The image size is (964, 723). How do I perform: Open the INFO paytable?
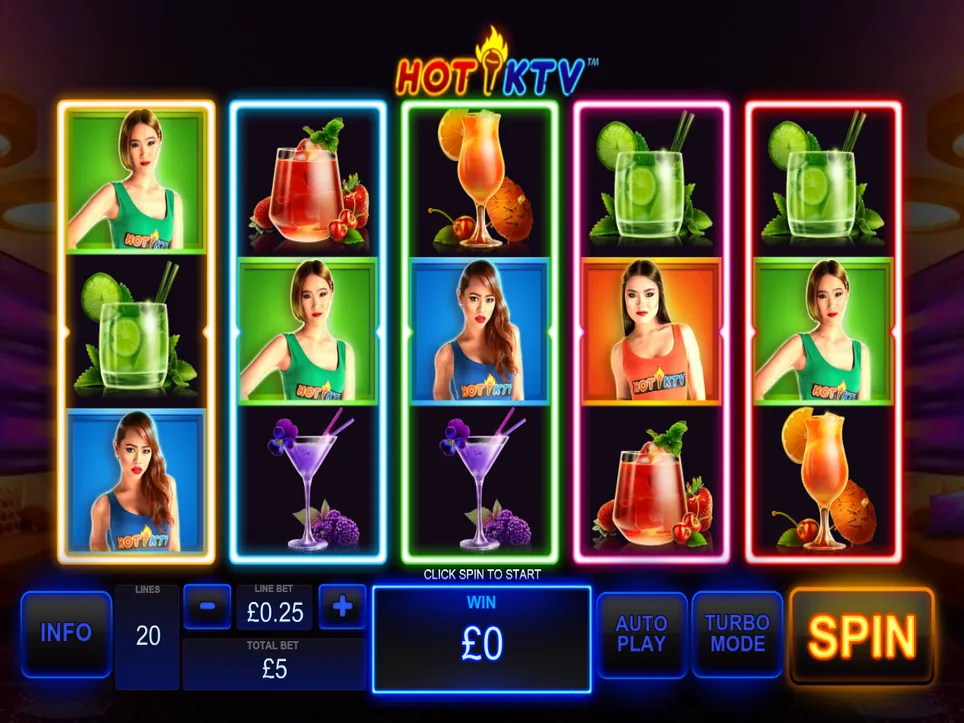click(x=66, y=634)
